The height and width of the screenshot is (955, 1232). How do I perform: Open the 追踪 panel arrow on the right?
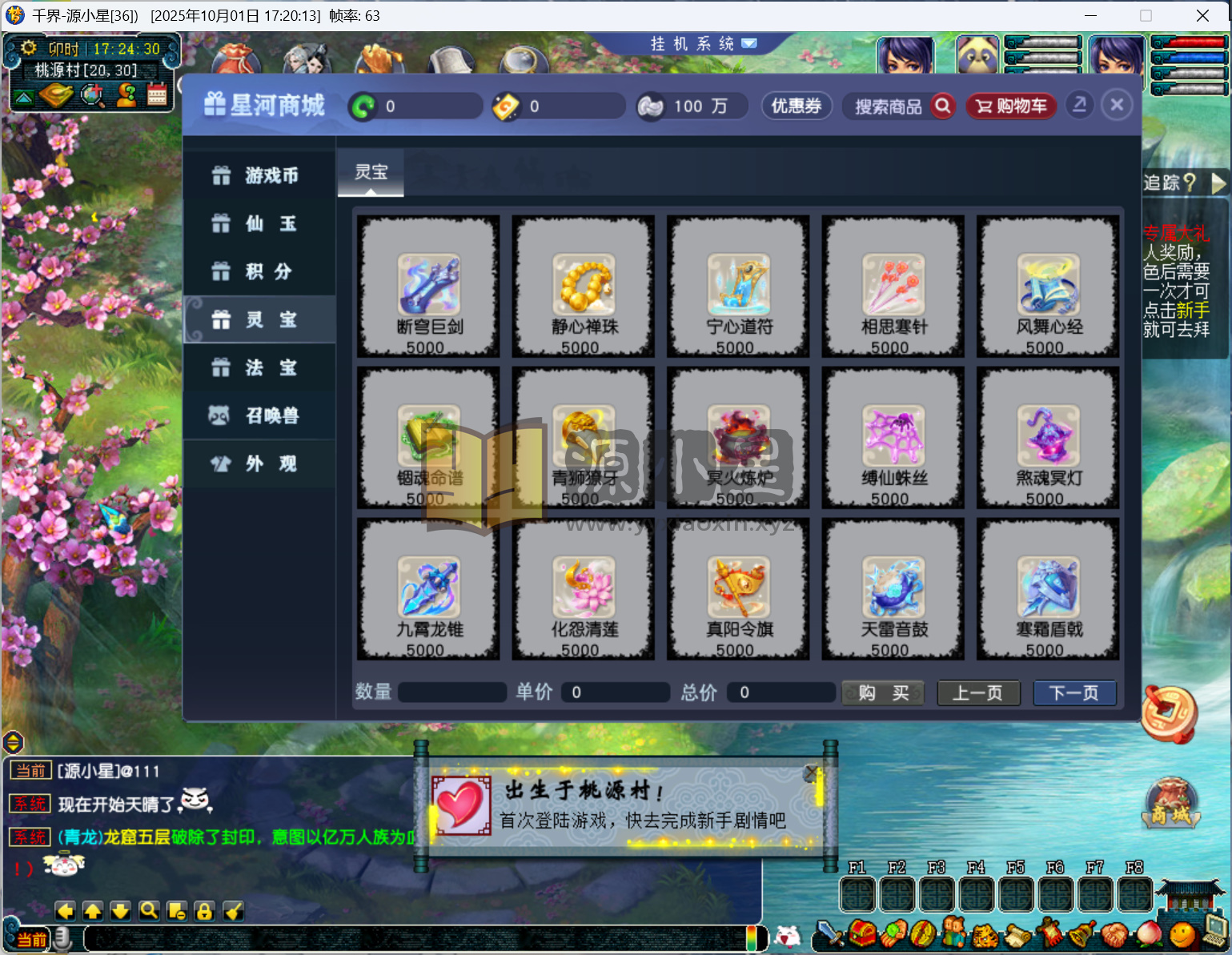(1220, 183)
